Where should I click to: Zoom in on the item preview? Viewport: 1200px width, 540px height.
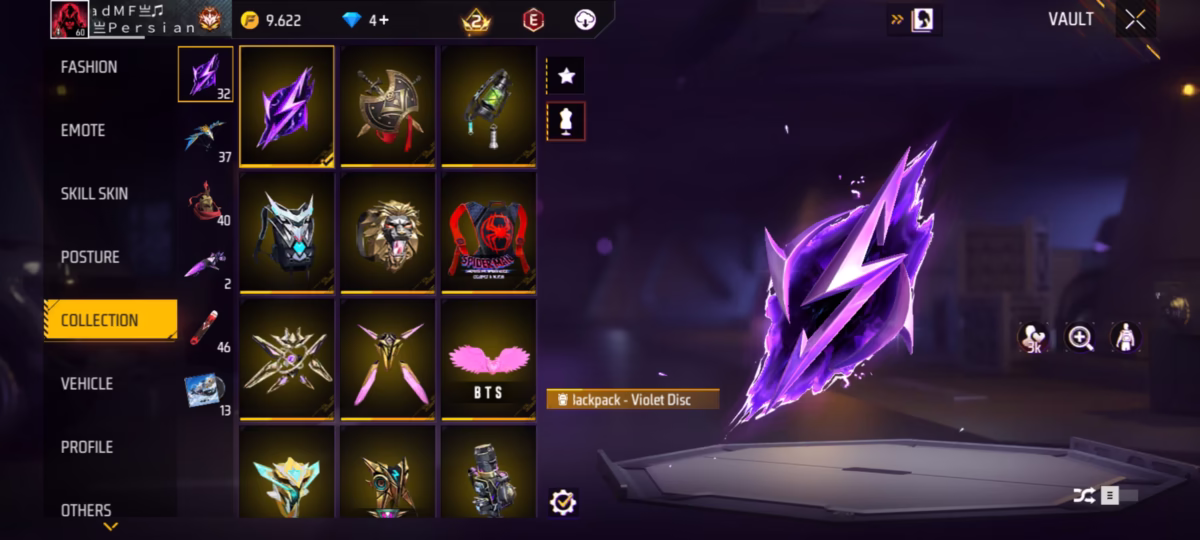coord(1080,338)
